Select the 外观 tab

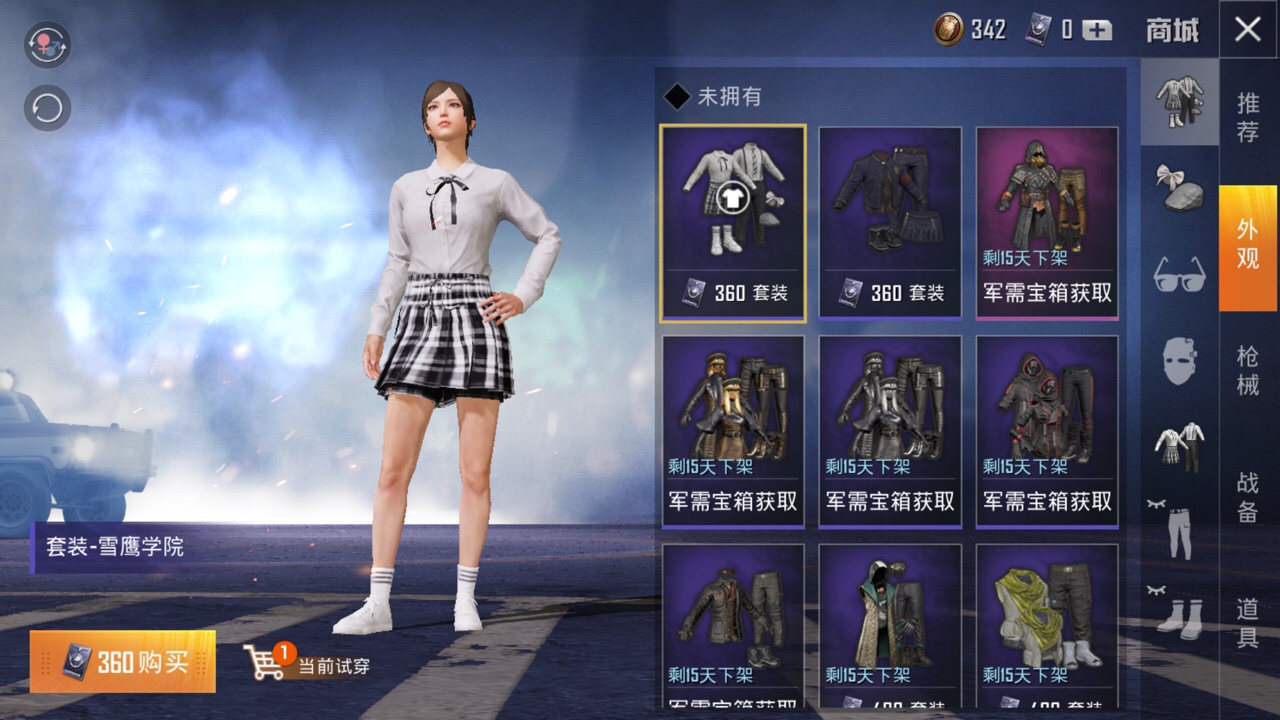coord(1248,246)
